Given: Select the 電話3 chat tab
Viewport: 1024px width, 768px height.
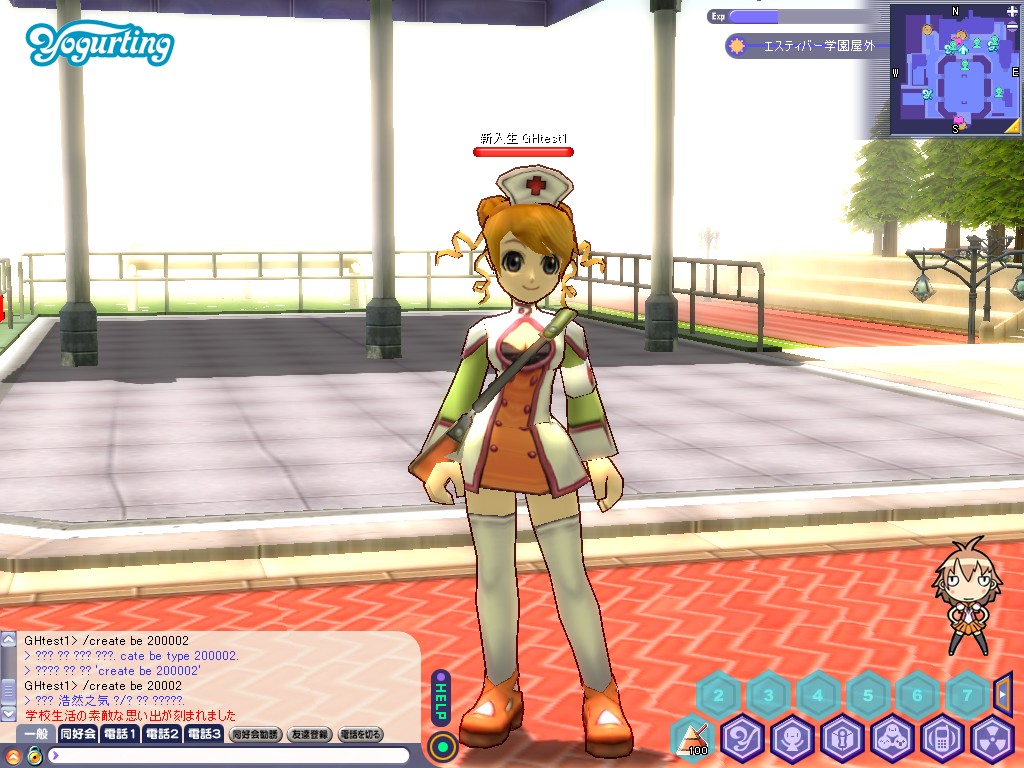Looking at the screenshot, I should pos(204,734).
